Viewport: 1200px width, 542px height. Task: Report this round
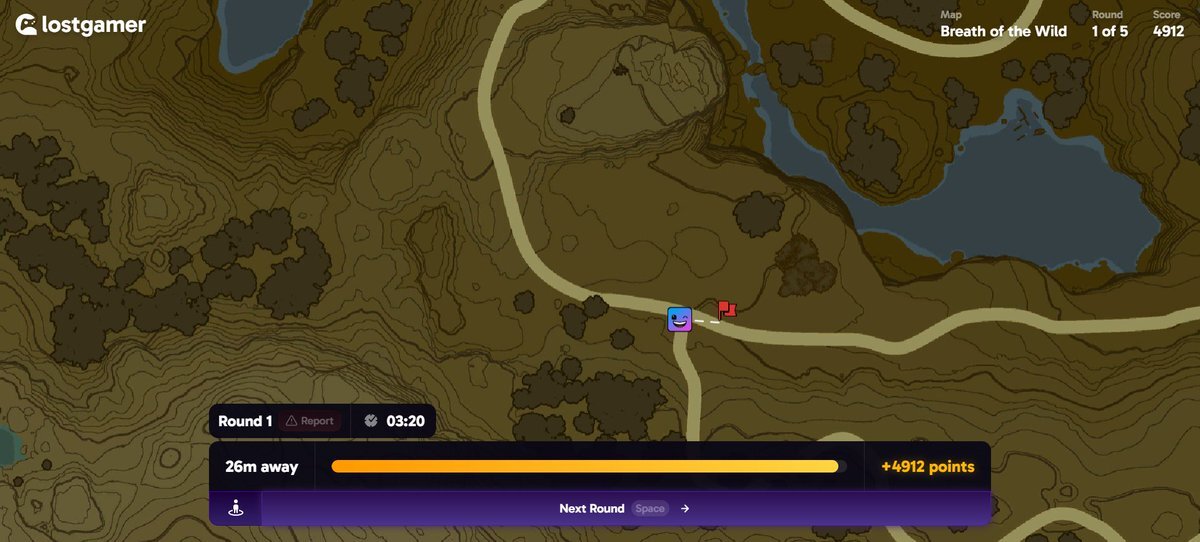tap(310, 421)
